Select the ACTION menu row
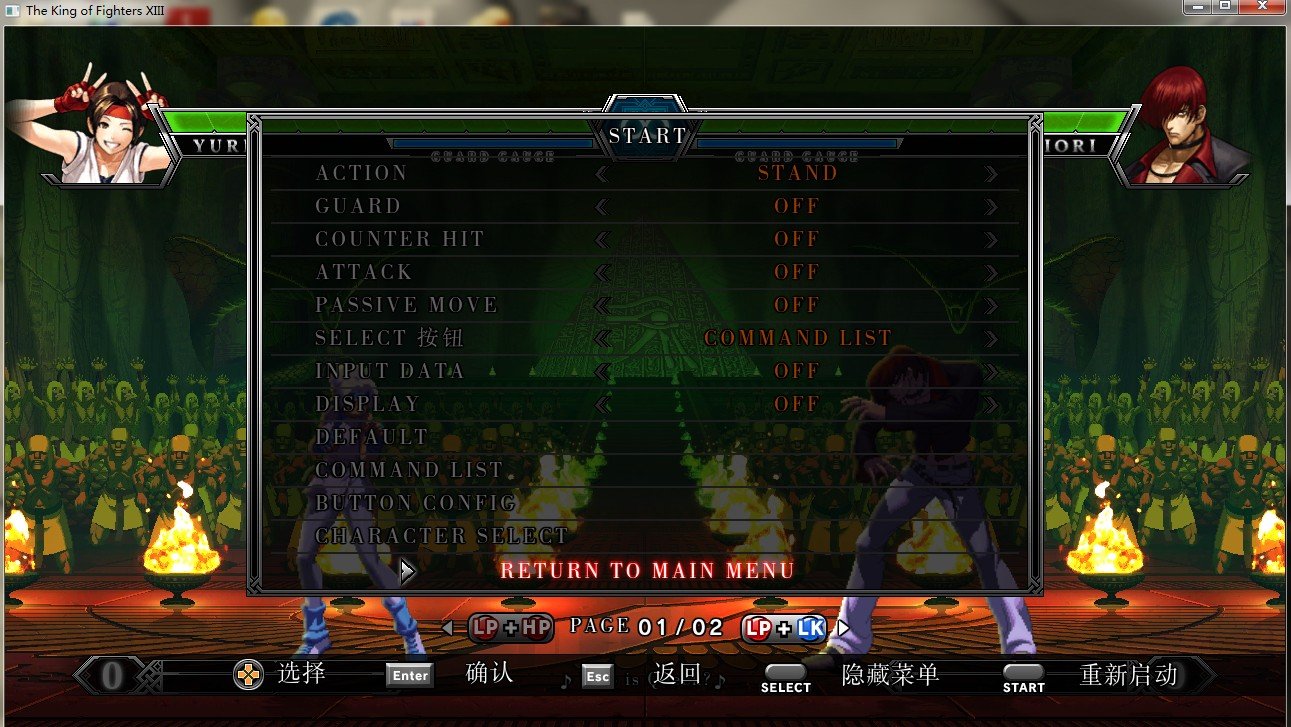Screen dimensions: 1291x727 coord(362,173)
